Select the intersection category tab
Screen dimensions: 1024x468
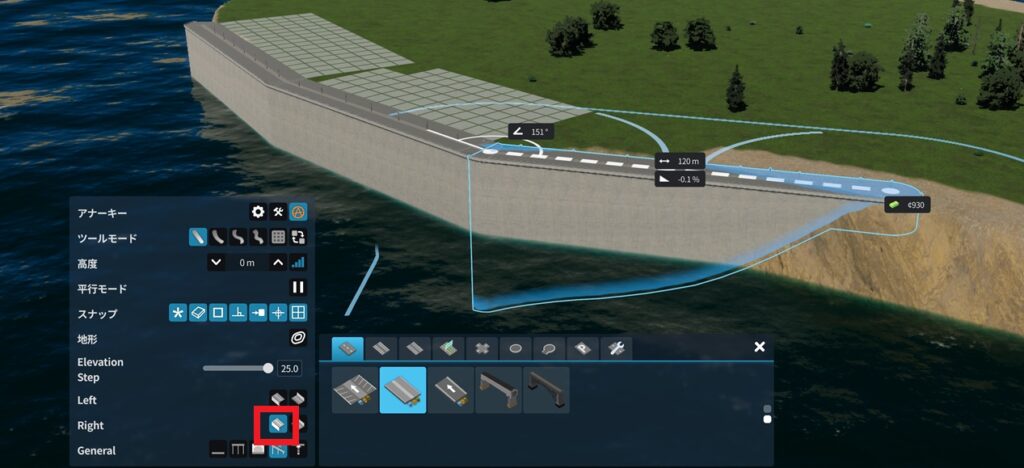[481, 348]
